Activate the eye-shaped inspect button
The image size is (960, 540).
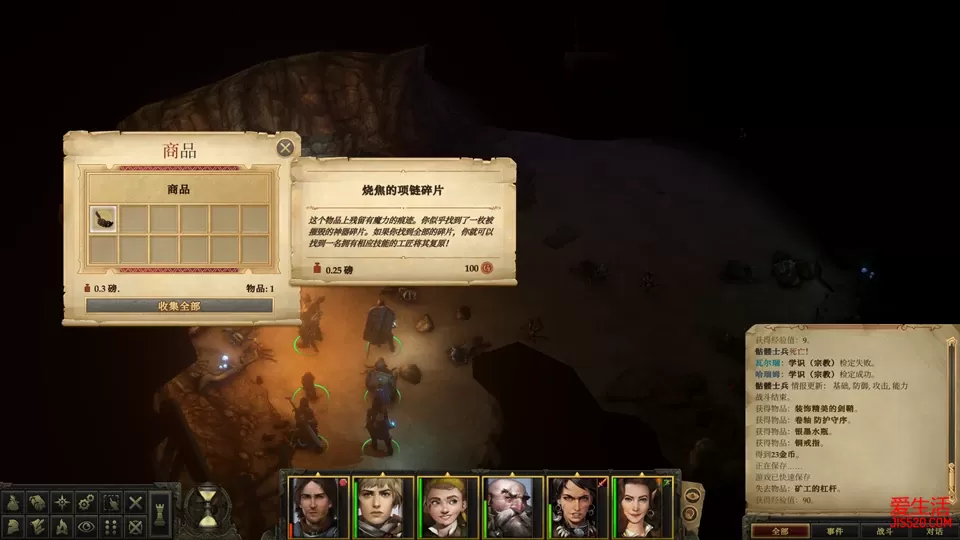(86, 526)
